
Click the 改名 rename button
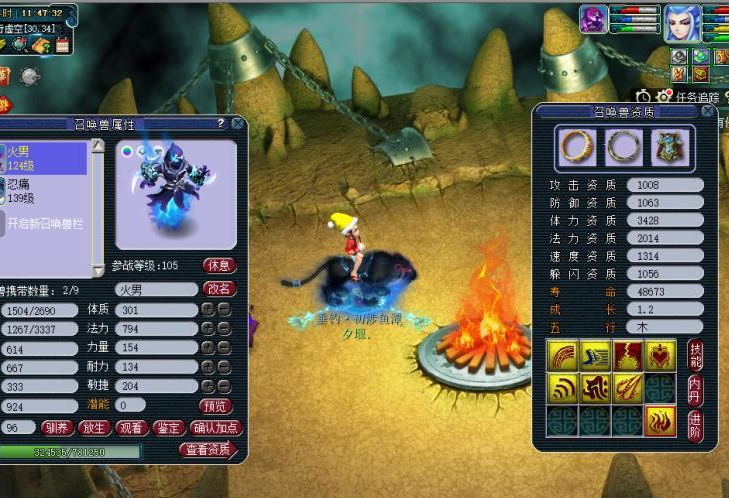(x=219, y=288)
